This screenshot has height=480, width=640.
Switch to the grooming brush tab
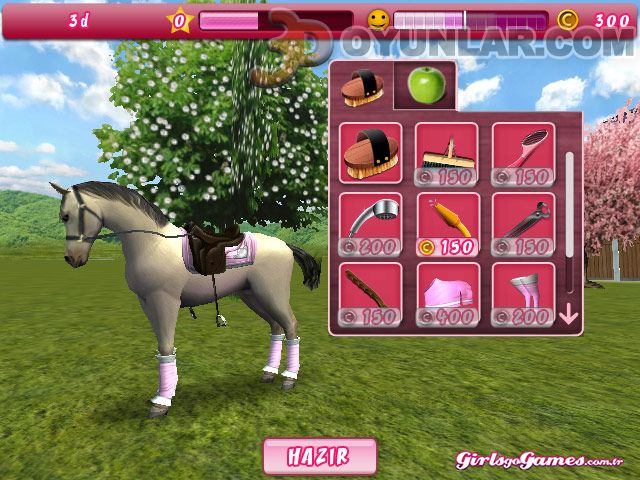pos(362,87)
